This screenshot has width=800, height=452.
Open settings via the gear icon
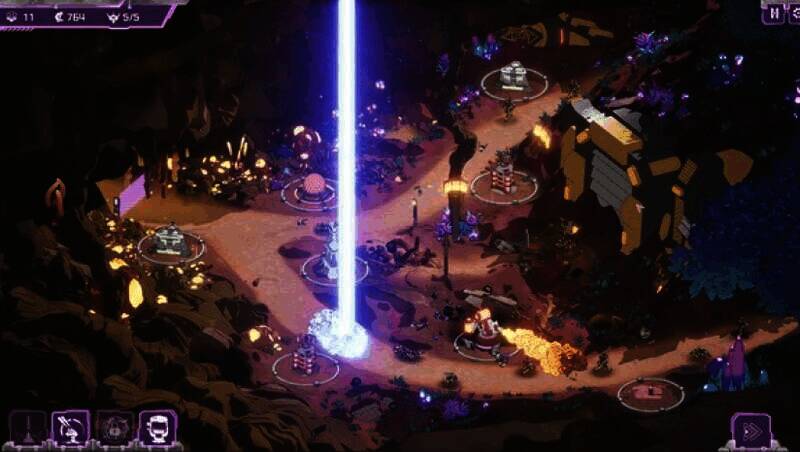[x=794, y=14]
